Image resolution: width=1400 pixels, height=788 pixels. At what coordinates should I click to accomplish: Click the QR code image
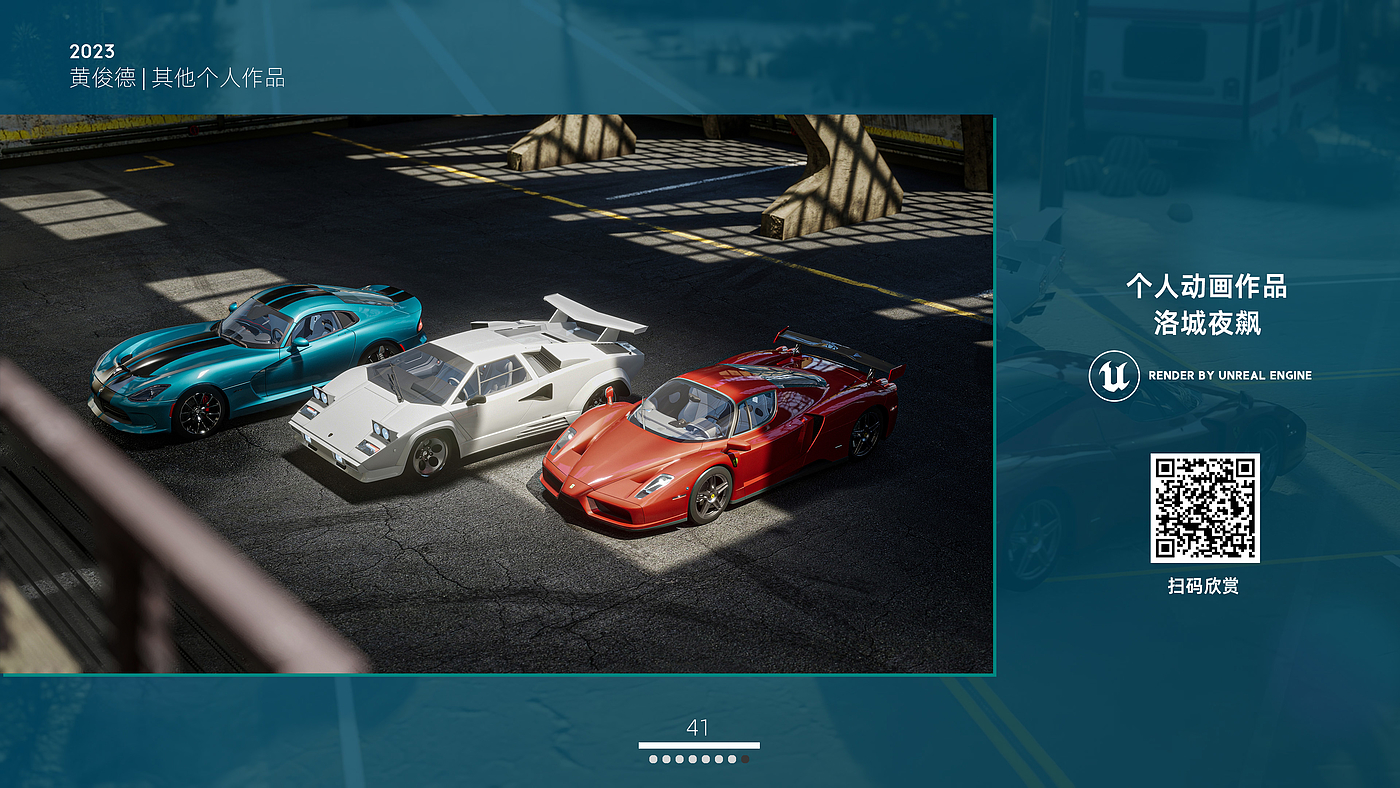tap(1204, 507)
